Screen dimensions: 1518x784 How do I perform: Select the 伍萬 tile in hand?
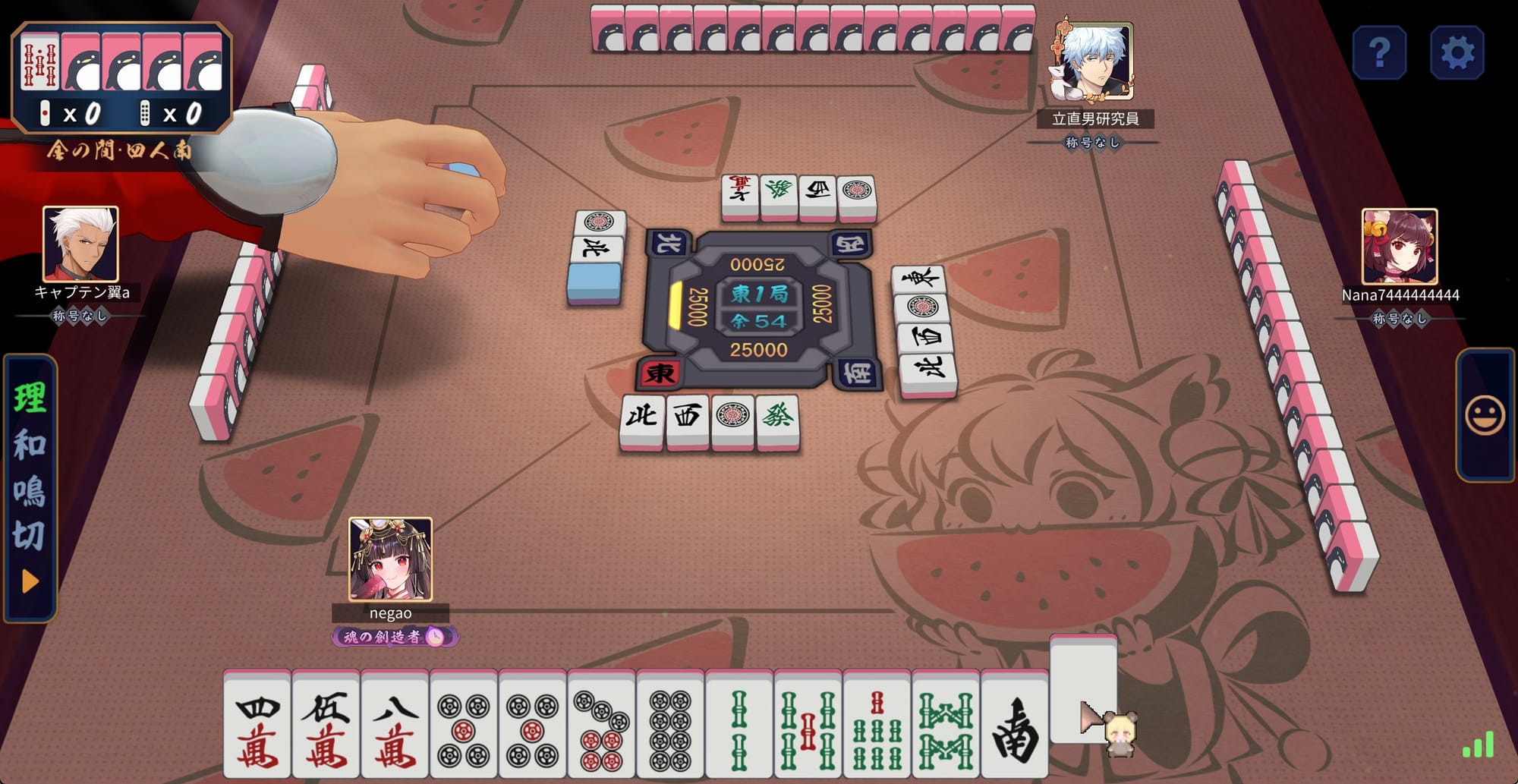[x=326, y=726]
